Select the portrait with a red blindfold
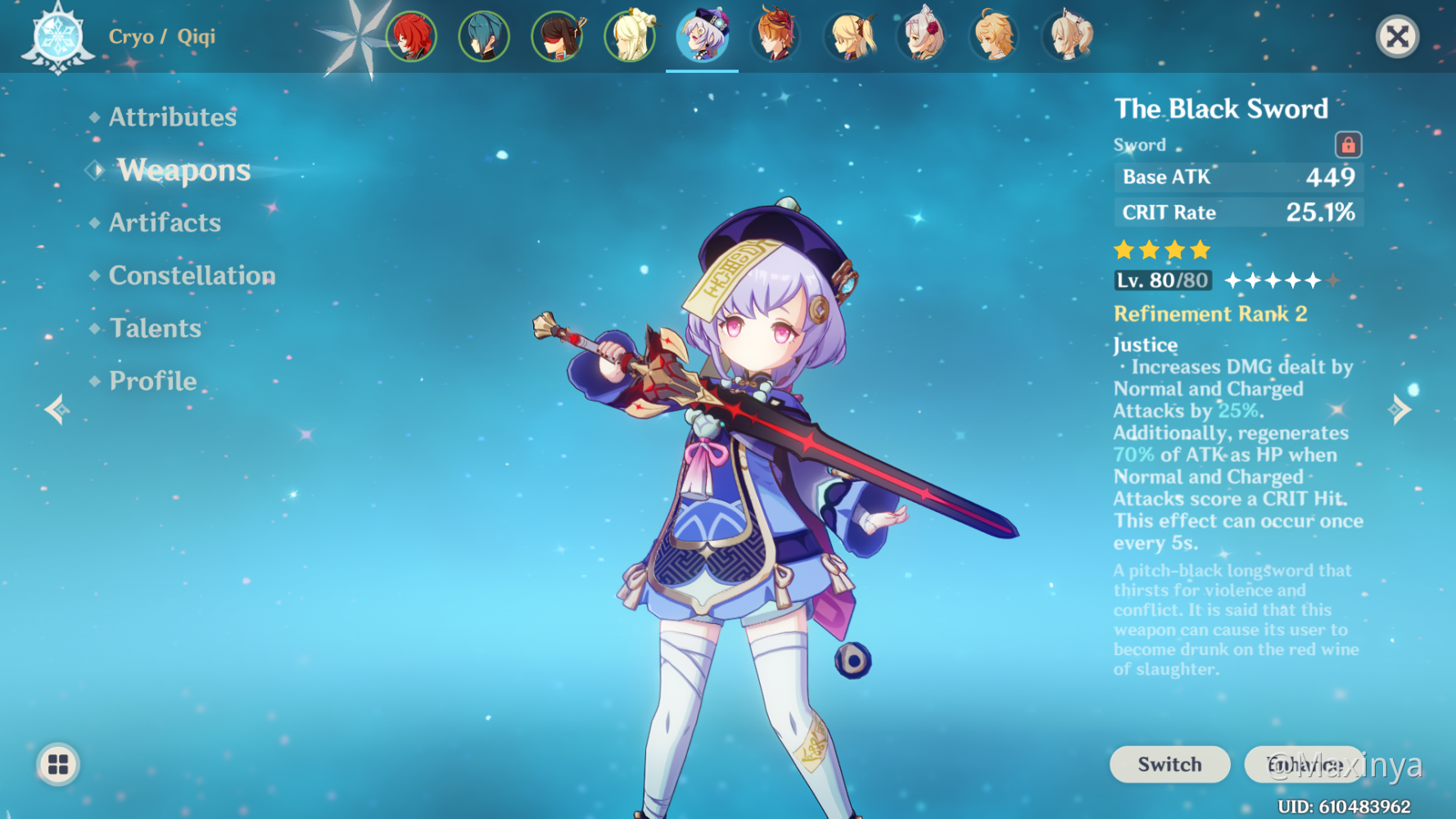 pos(557,37)
